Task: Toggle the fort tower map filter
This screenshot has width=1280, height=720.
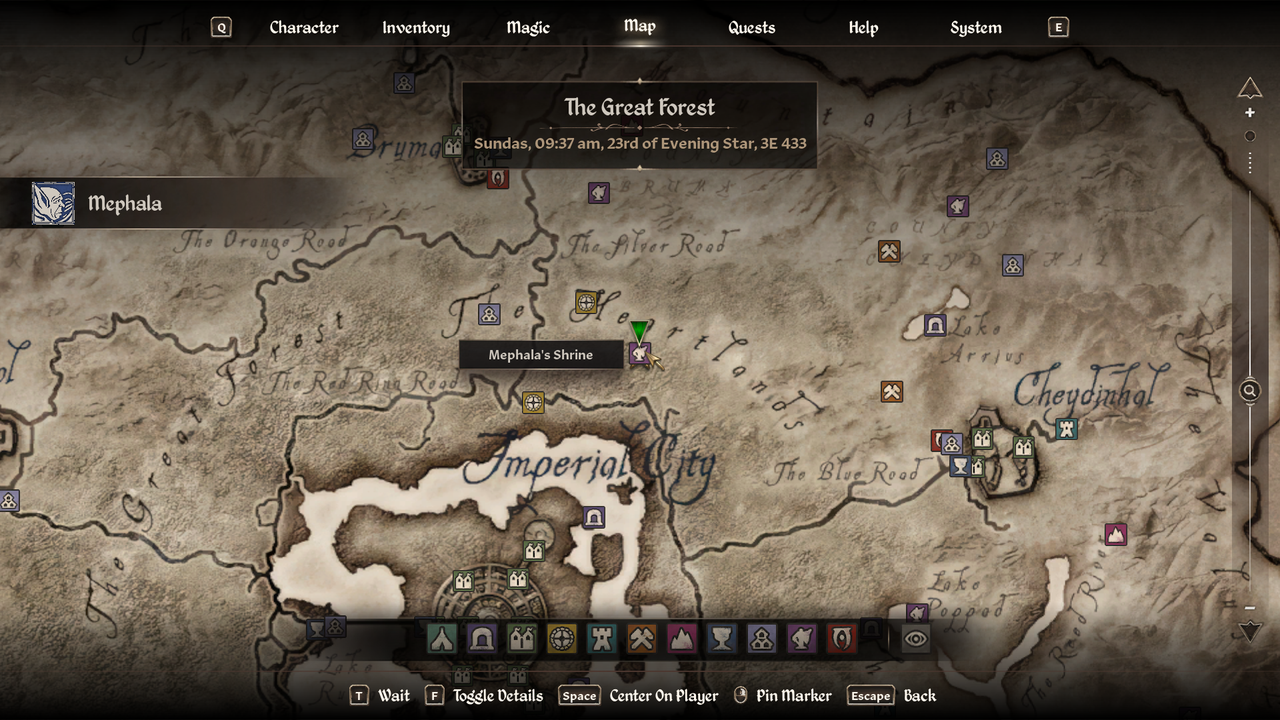Action: [x=601, y=638]
